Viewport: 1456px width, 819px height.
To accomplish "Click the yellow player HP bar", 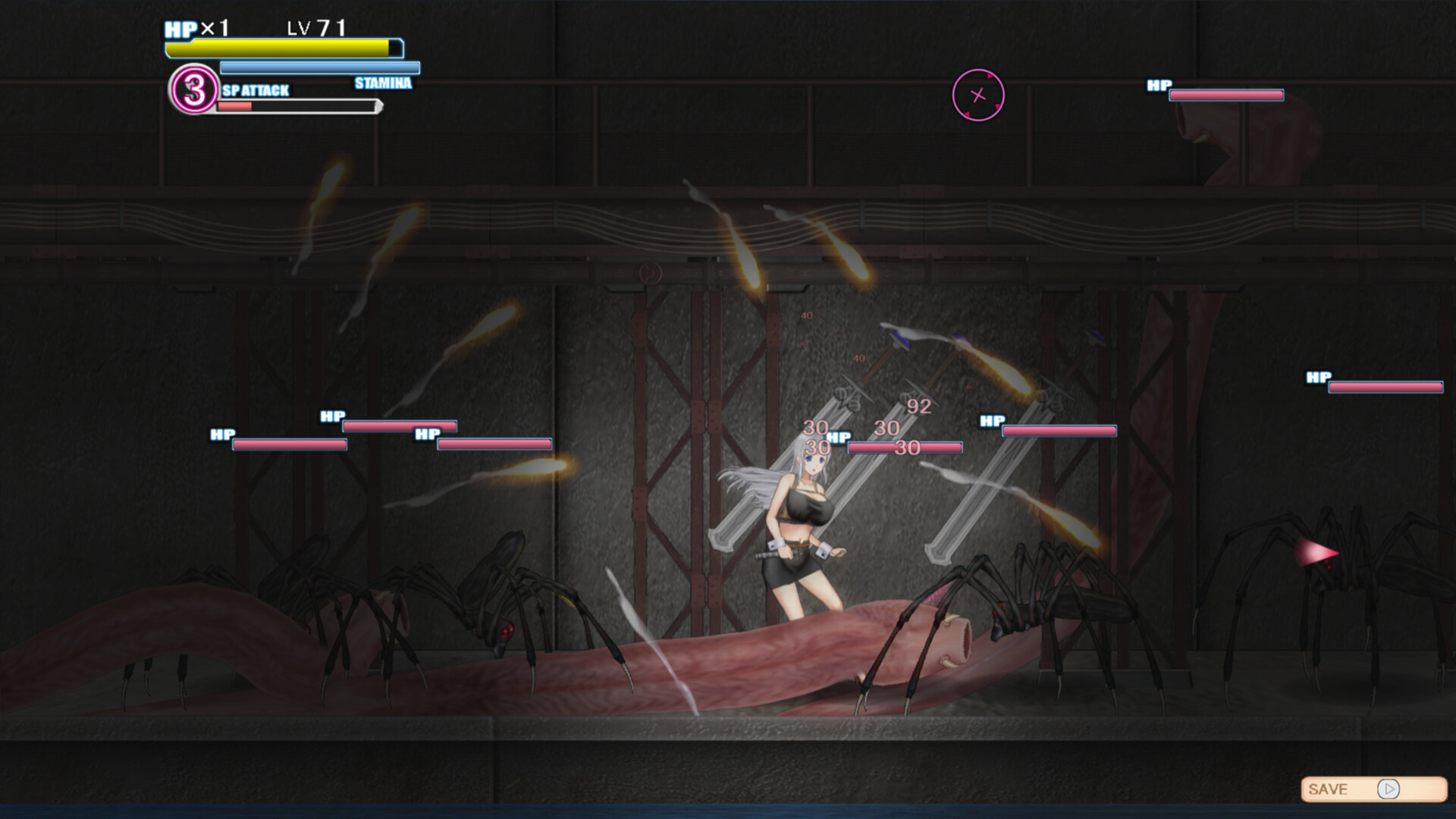I will pos(279,47).
